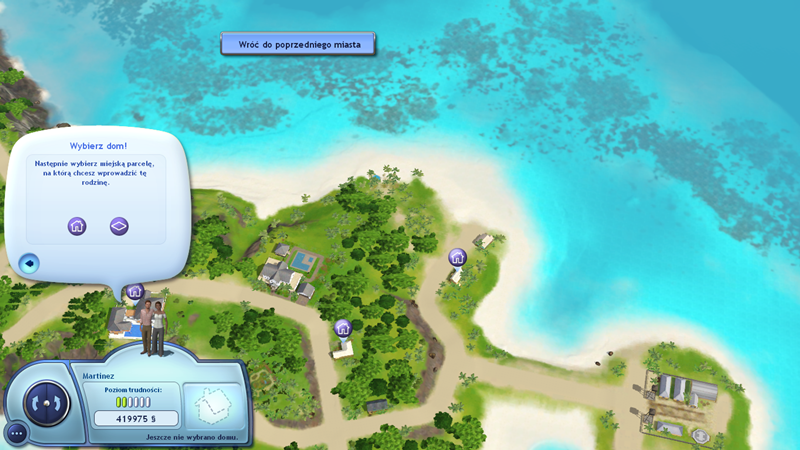Choose the house marker near the beach
Screen dimensions: 800x450
tap(457, 257)
